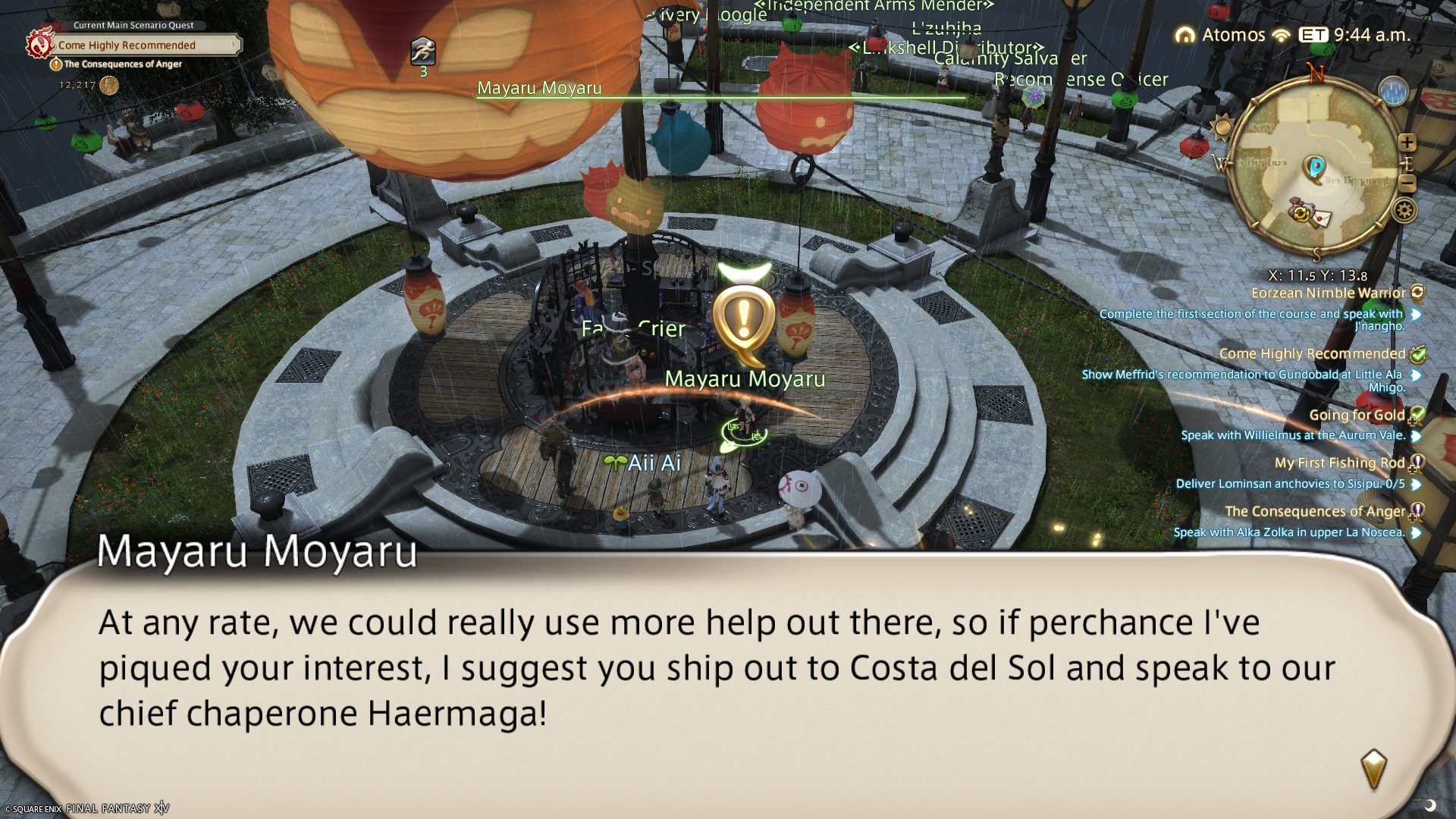Image resolution: width=1456 pixels, height=819 pixels.
Task: Open minimap settings gear
Action: 1404,210
